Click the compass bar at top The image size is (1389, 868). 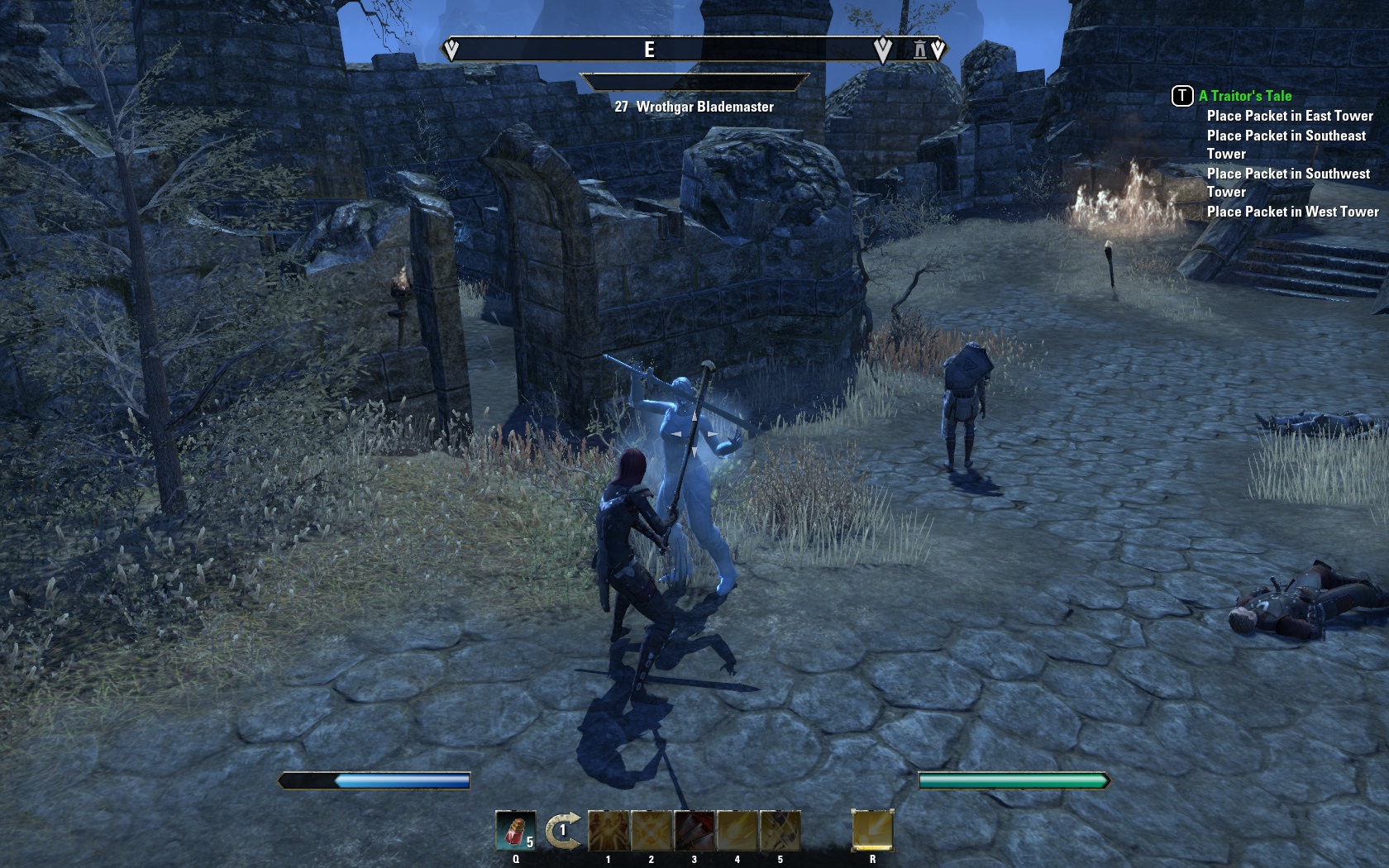[661, 50]
